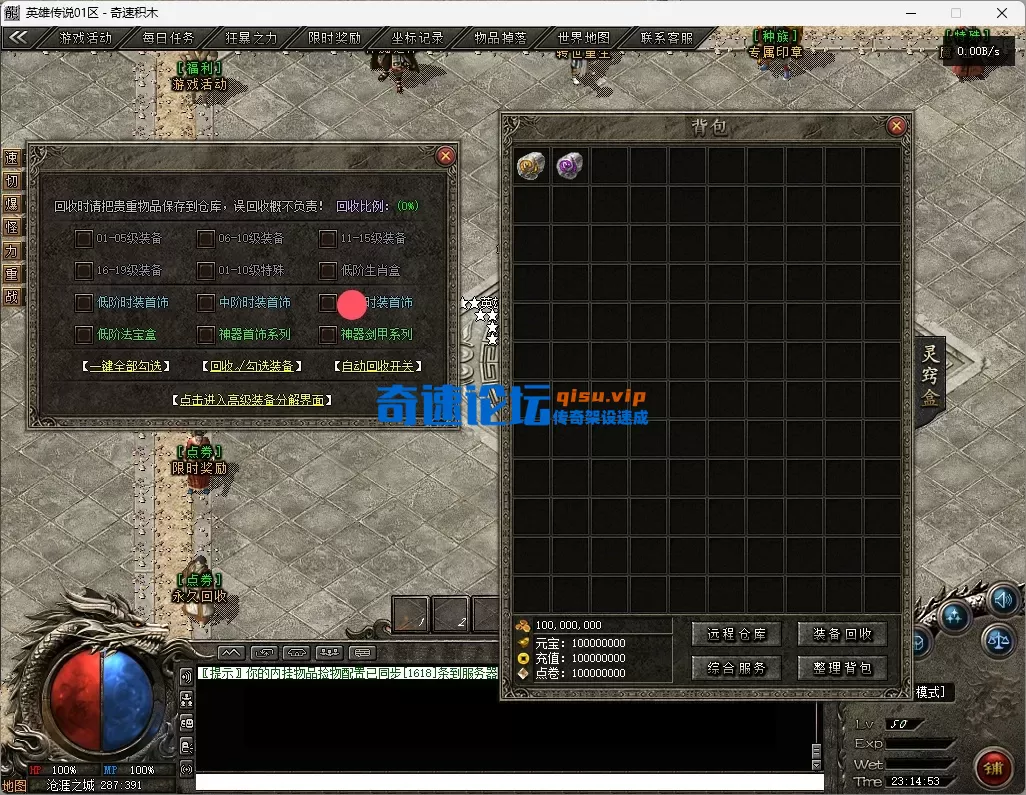
Task: Open 远程仓库 remote warehouse
Action: click(x=736, y=634)
